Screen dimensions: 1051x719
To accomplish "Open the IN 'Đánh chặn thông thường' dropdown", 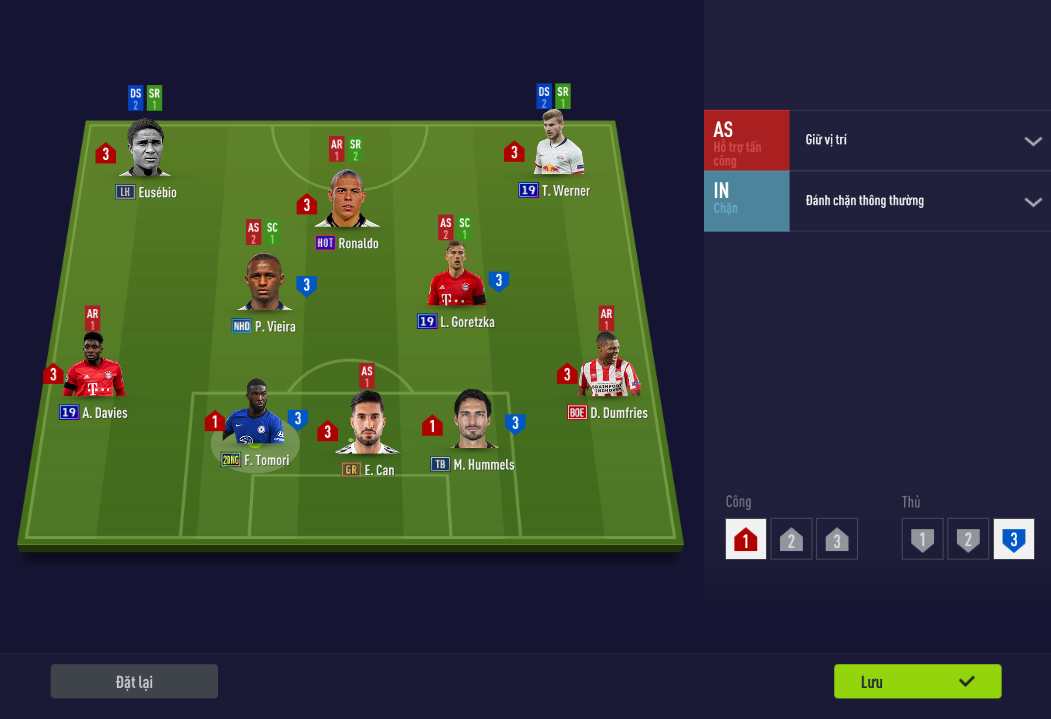I will pos(920,201).
